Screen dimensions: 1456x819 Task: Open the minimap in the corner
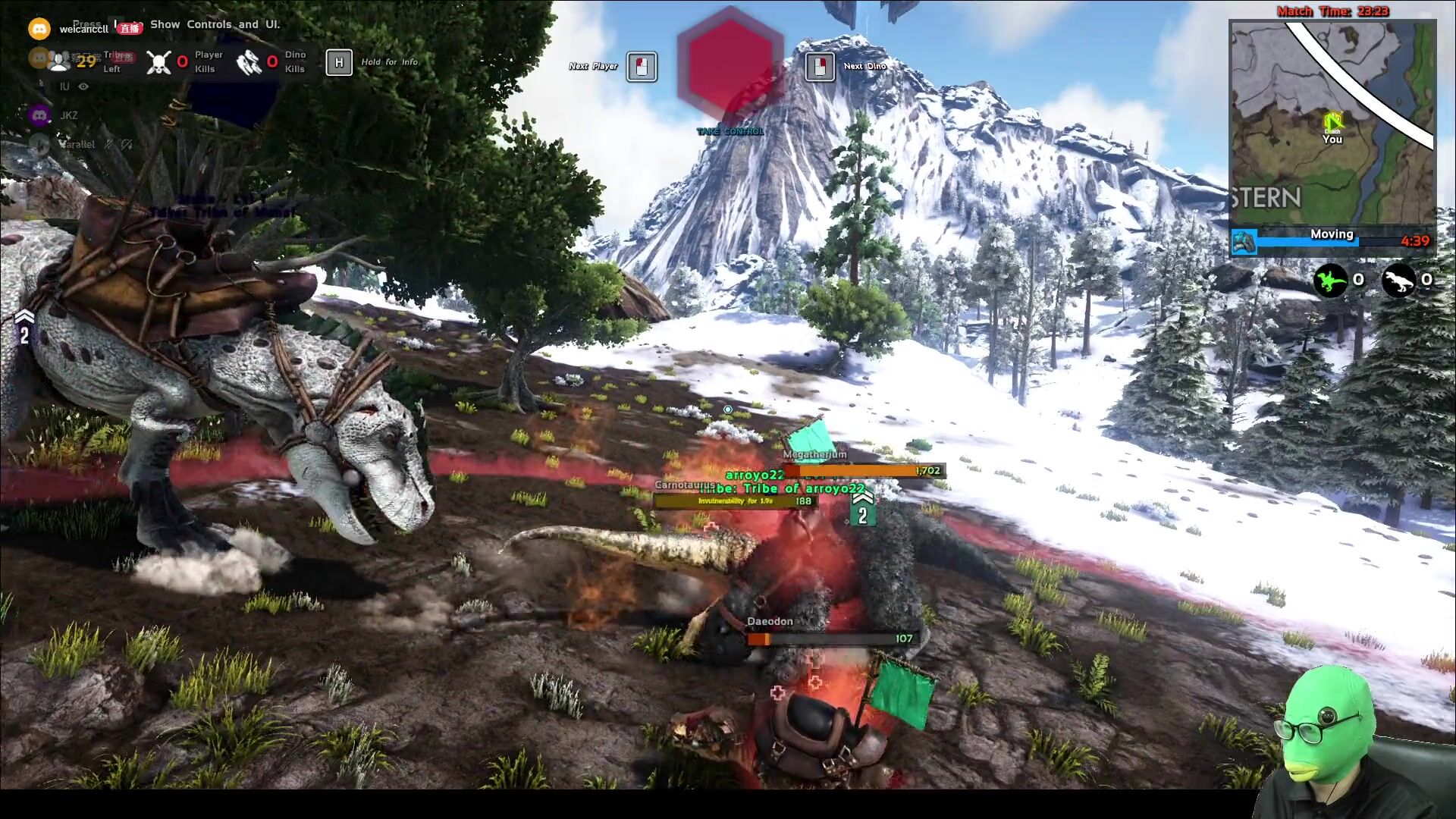[x=1332, y=123]
